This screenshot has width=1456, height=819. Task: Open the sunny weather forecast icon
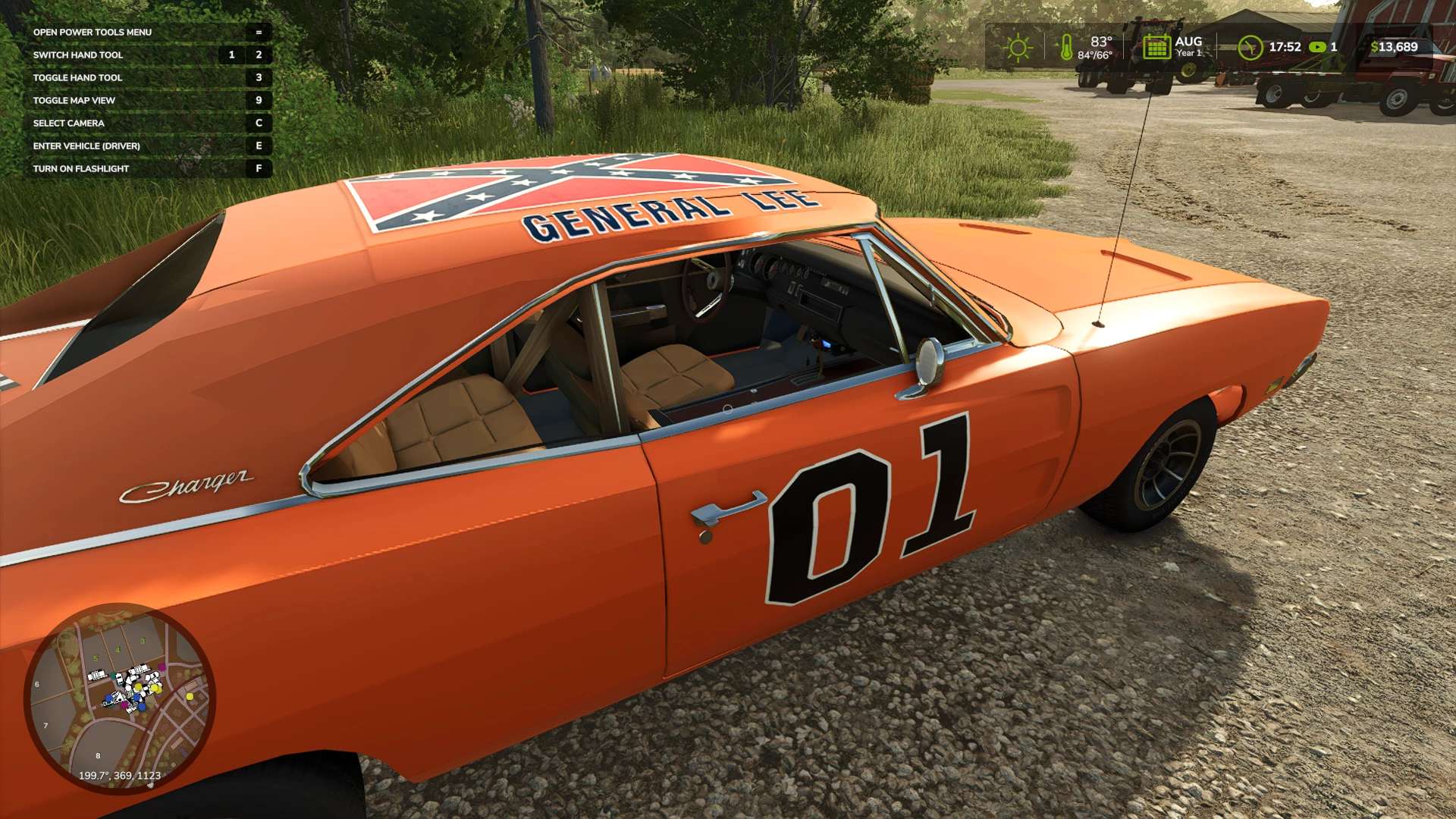click(1018, 48)
